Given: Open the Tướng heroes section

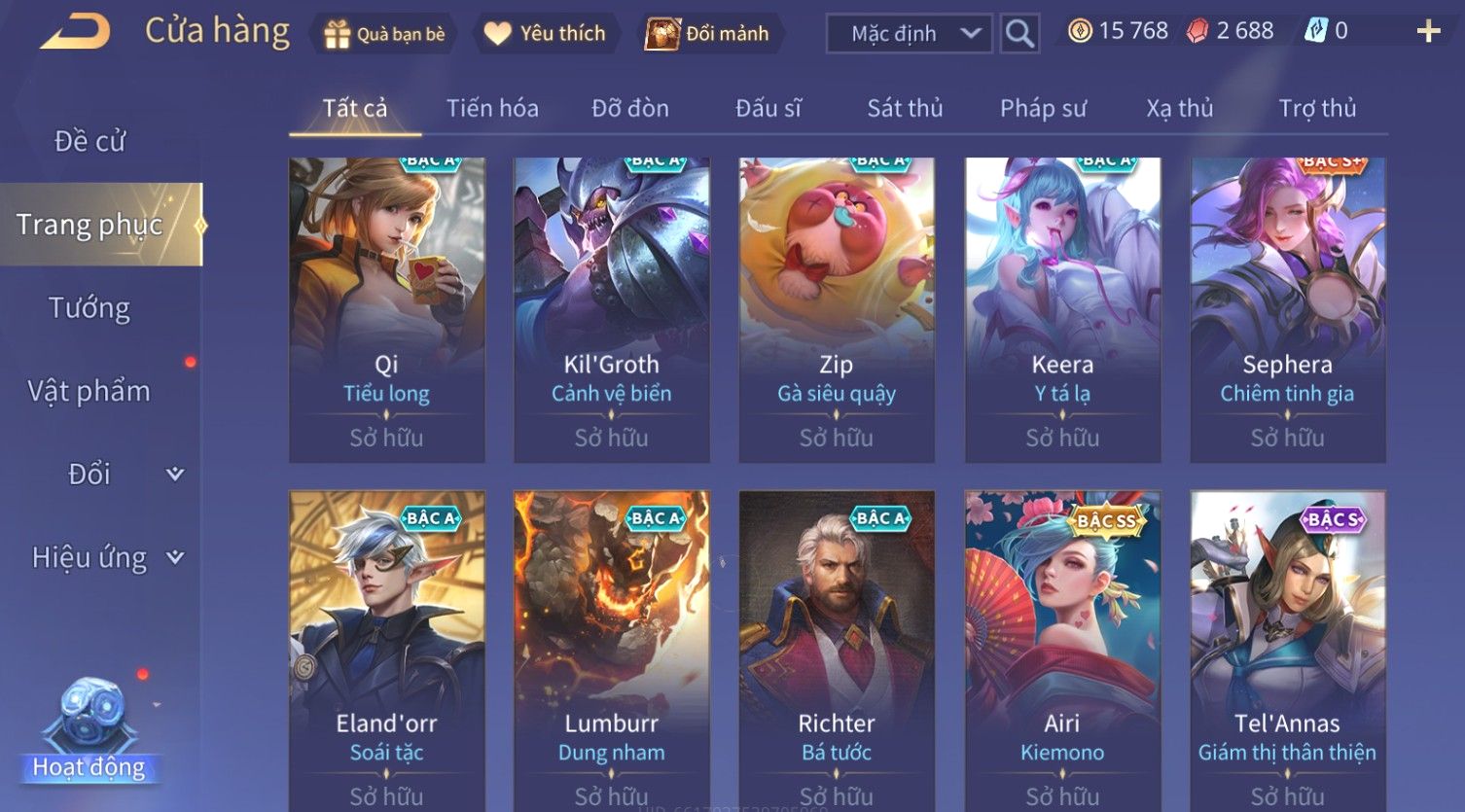Looking at the screenshot, I should click(x=89, y=308).
